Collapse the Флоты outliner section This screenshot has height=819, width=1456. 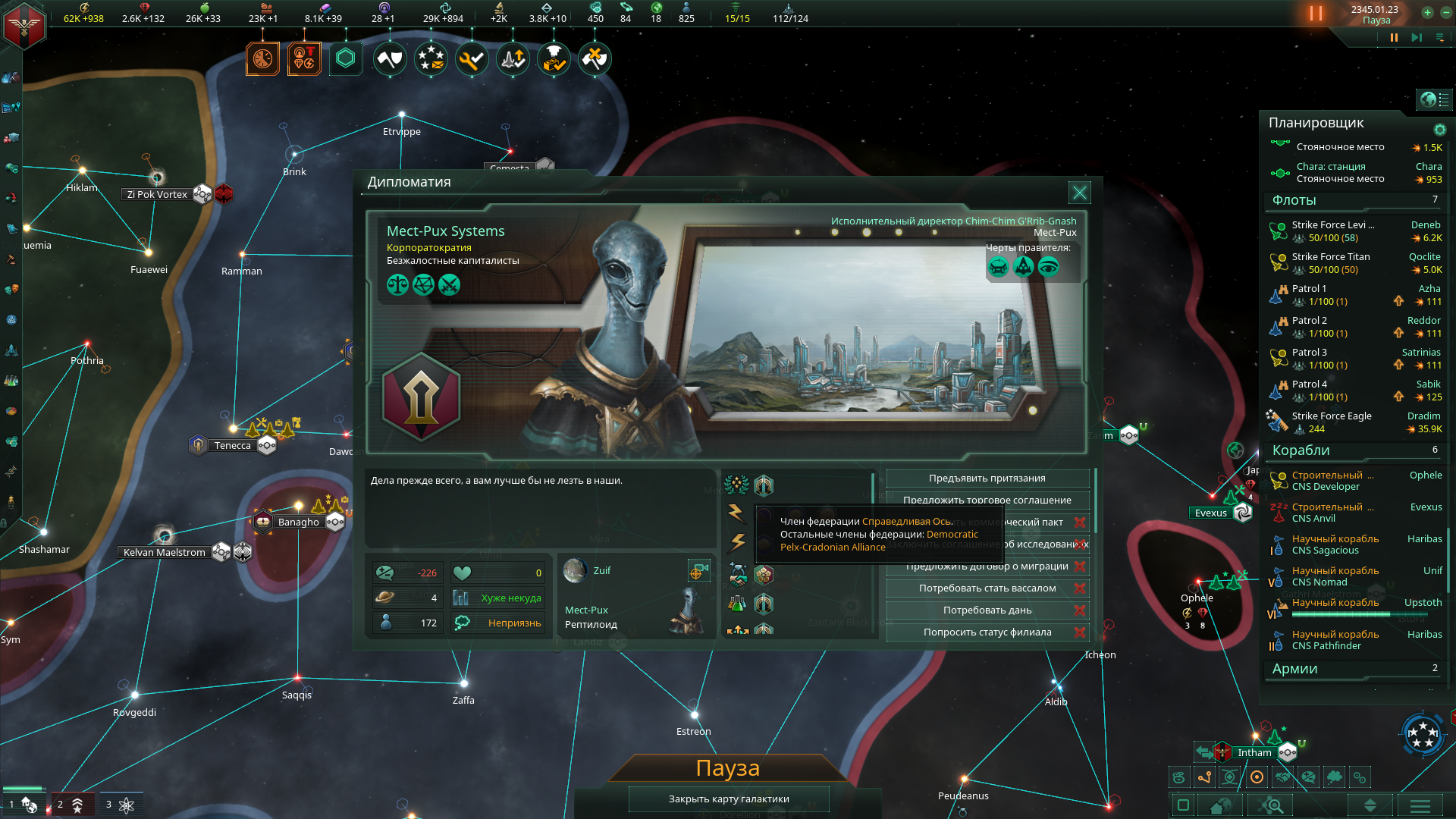tap(1294, 200)
